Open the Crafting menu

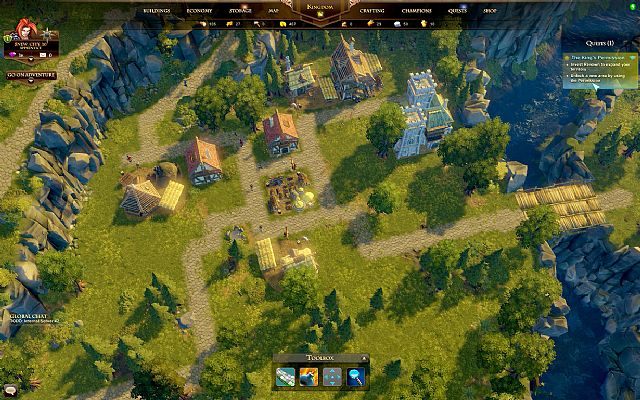[372, 9]
